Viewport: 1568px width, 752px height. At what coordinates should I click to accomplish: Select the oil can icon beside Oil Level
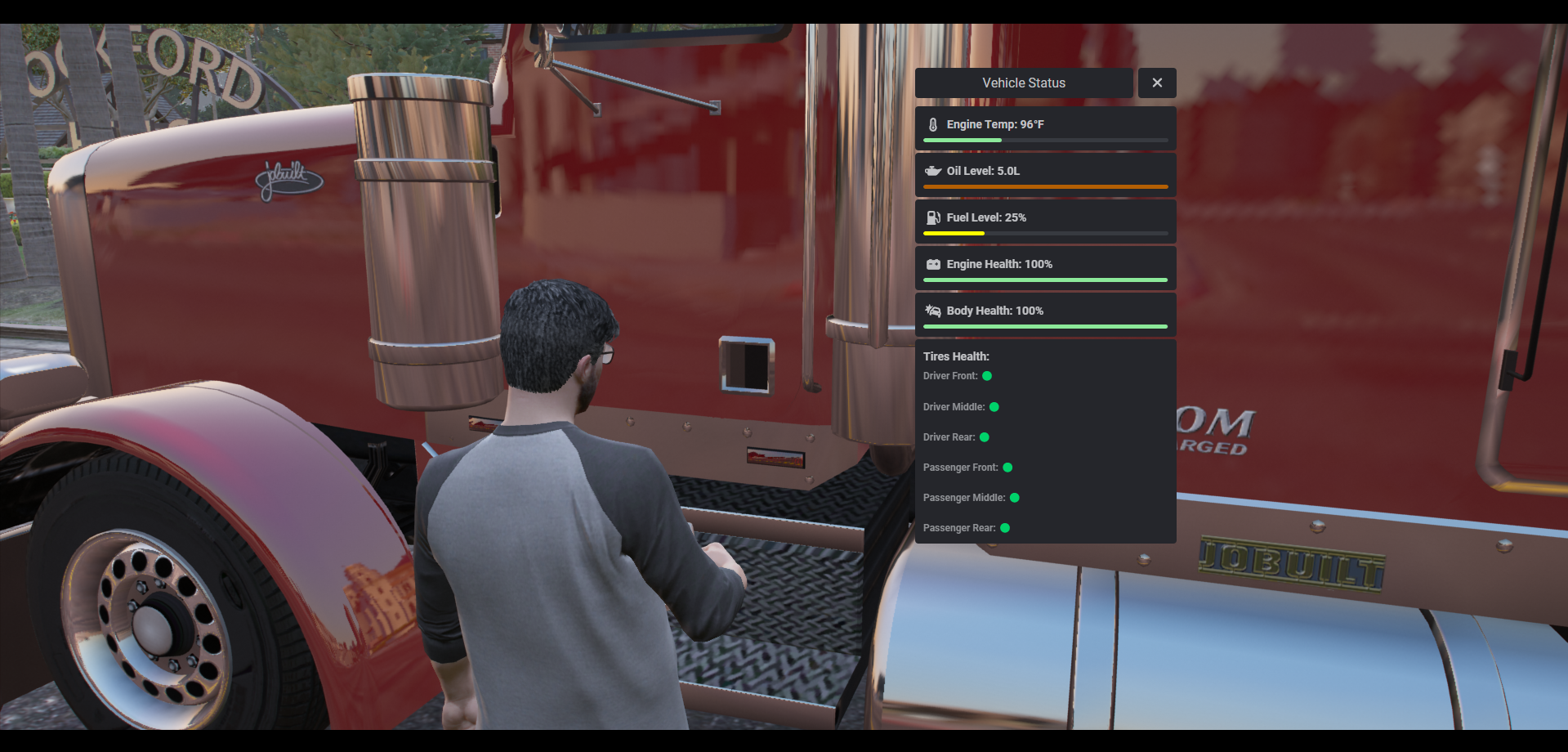pos(931,171)
